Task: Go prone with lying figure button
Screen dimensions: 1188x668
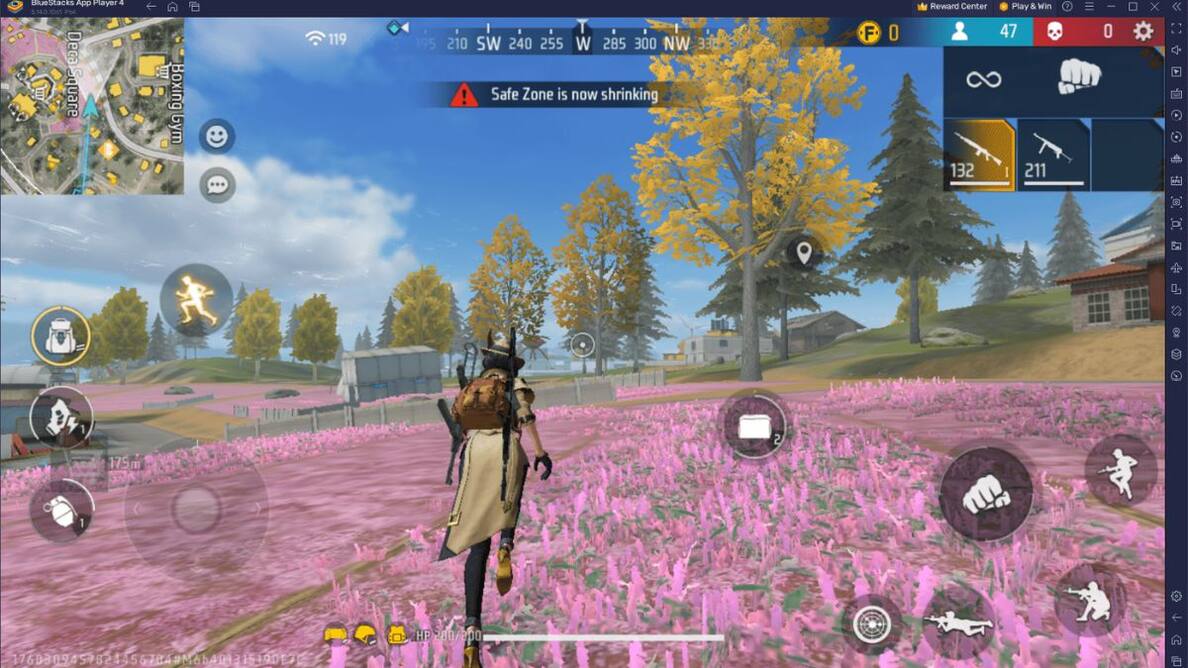Action: 958,622
